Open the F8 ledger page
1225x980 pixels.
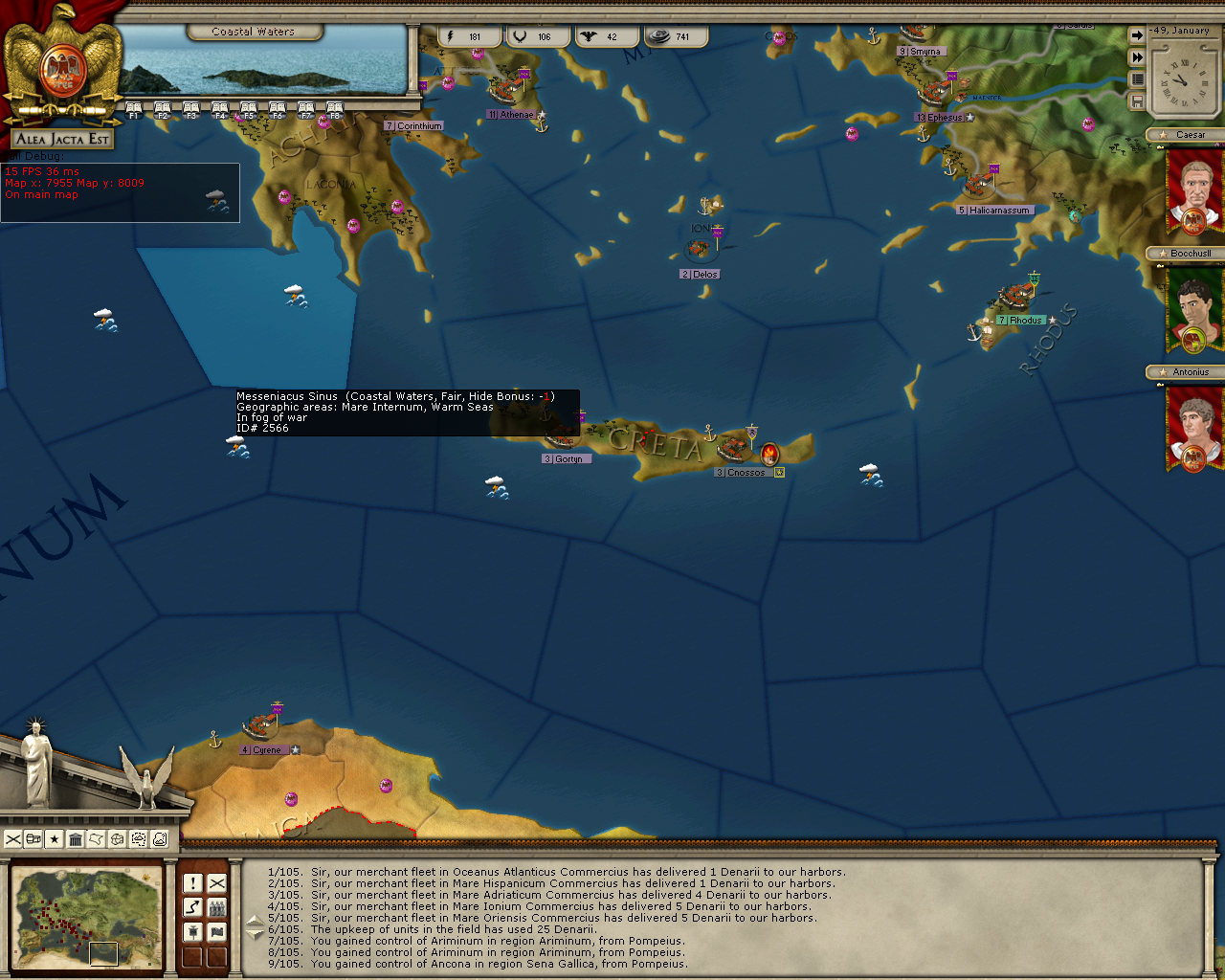coord(335,110)
